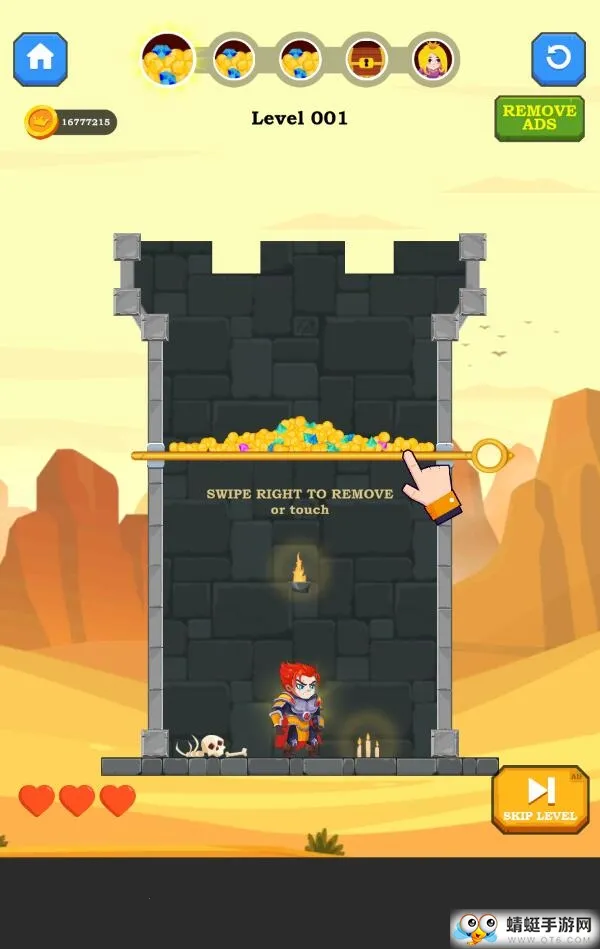Tap the green Remove Ads button

(539, 118)
